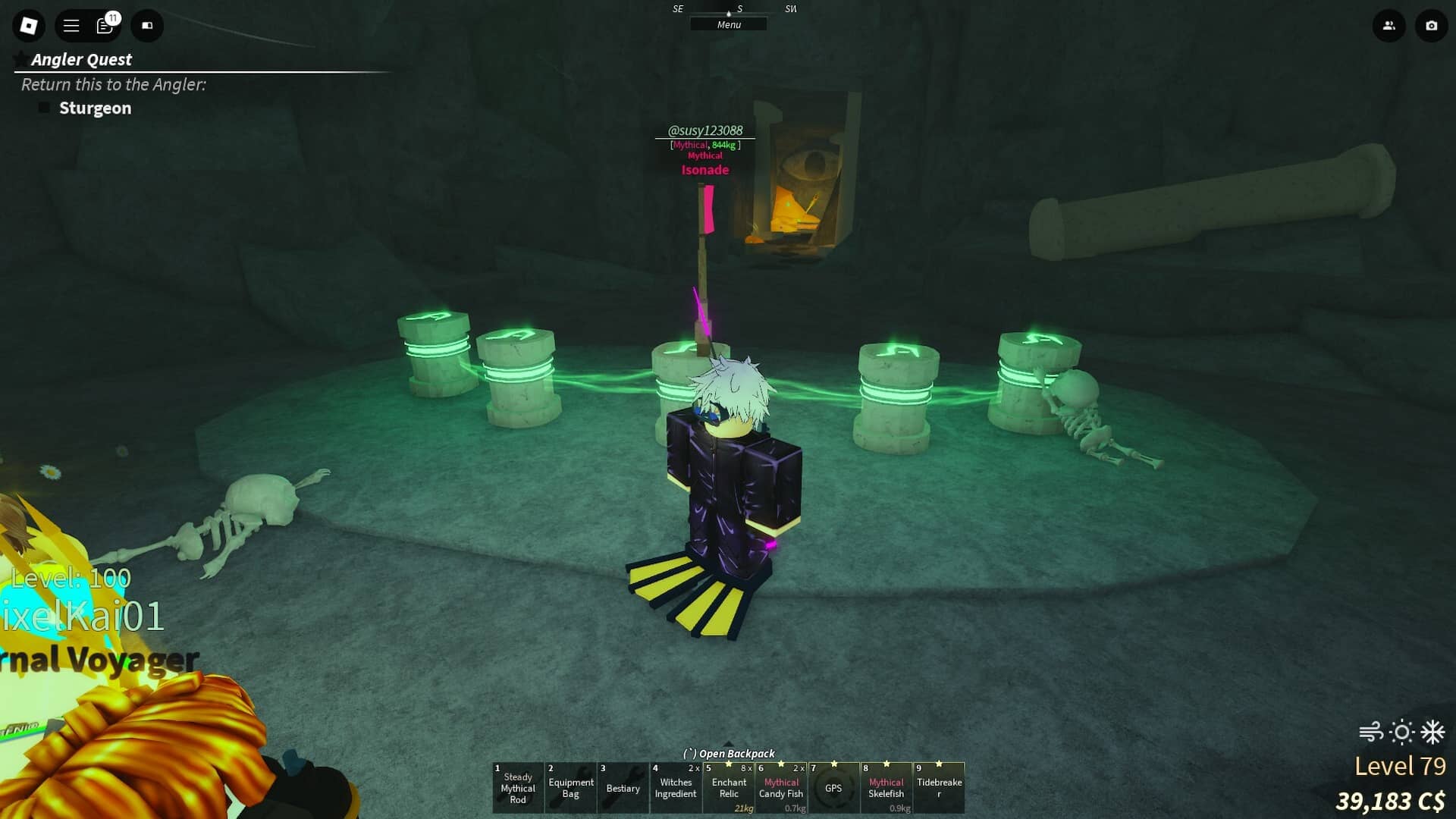Open the Roblox capture button
1456x819 pixels.
(x=1430, y=26)
